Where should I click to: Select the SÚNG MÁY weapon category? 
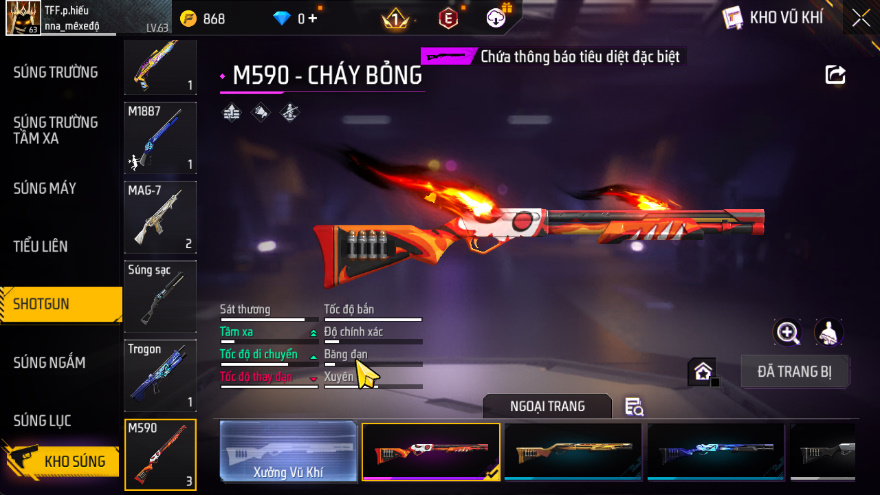click(x=45, y=188)
